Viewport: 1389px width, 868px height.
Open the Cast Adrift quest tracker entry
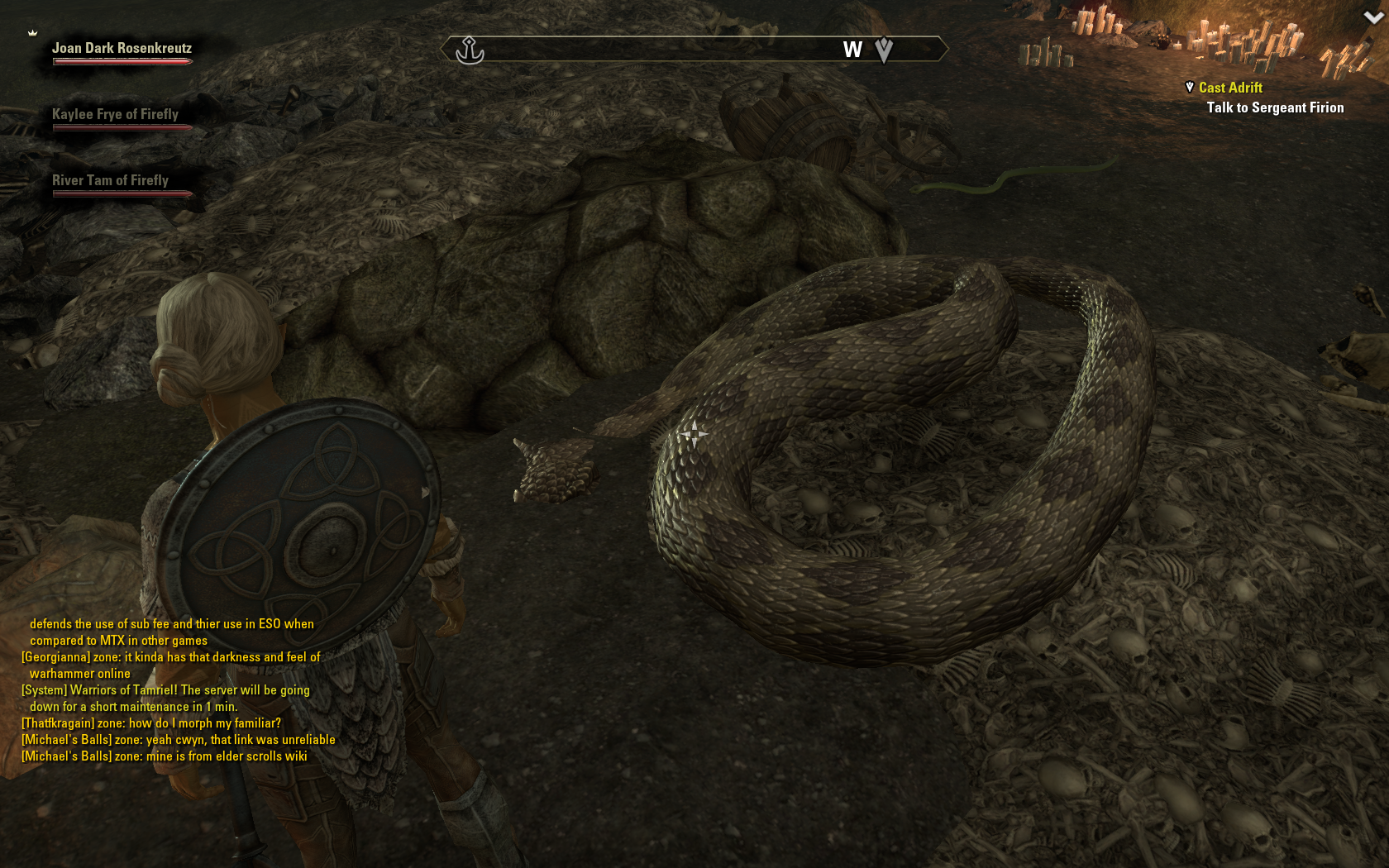pos(1230,88)
